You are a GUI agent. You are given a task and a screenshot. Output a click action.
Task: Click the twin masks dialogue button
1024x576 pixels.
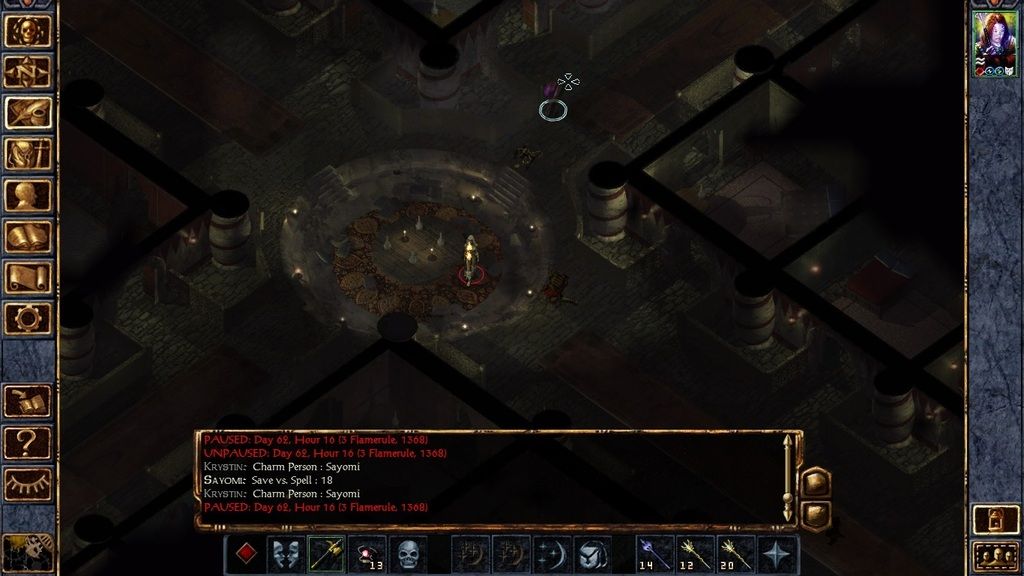click(x=286, y=554)
